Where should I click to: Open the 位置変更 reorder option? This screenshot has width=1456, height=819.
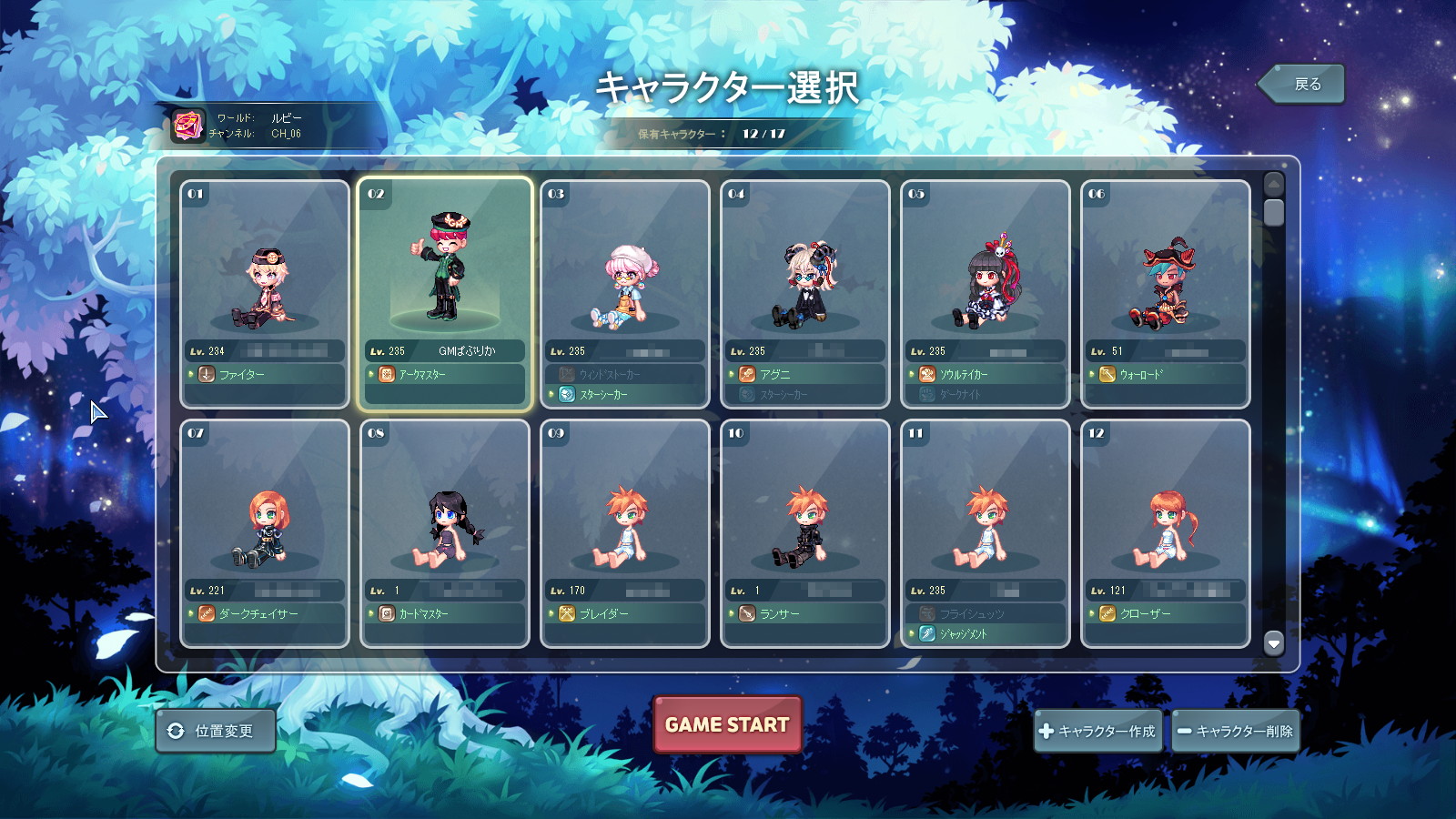216,731
